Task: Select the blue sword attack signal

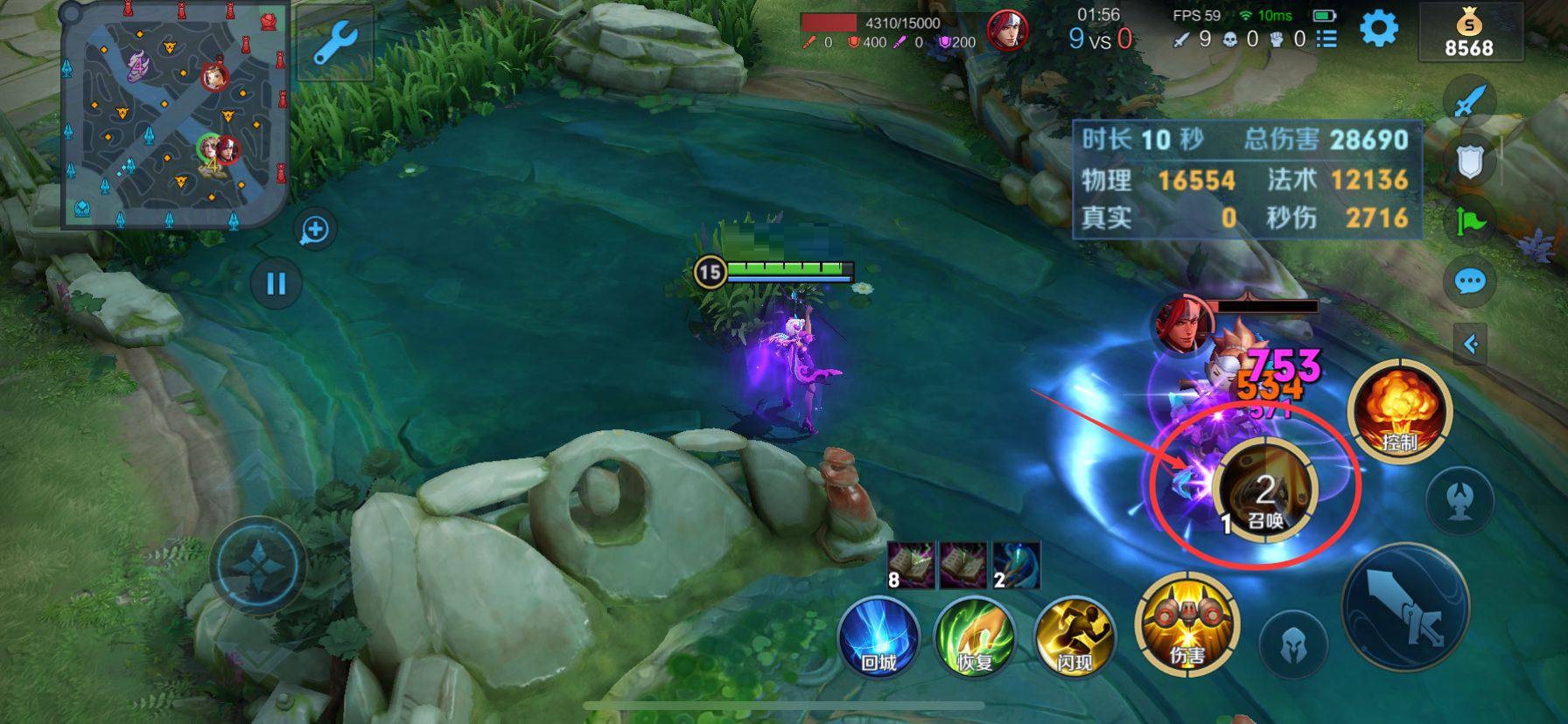Action: tap(1469, 100)
